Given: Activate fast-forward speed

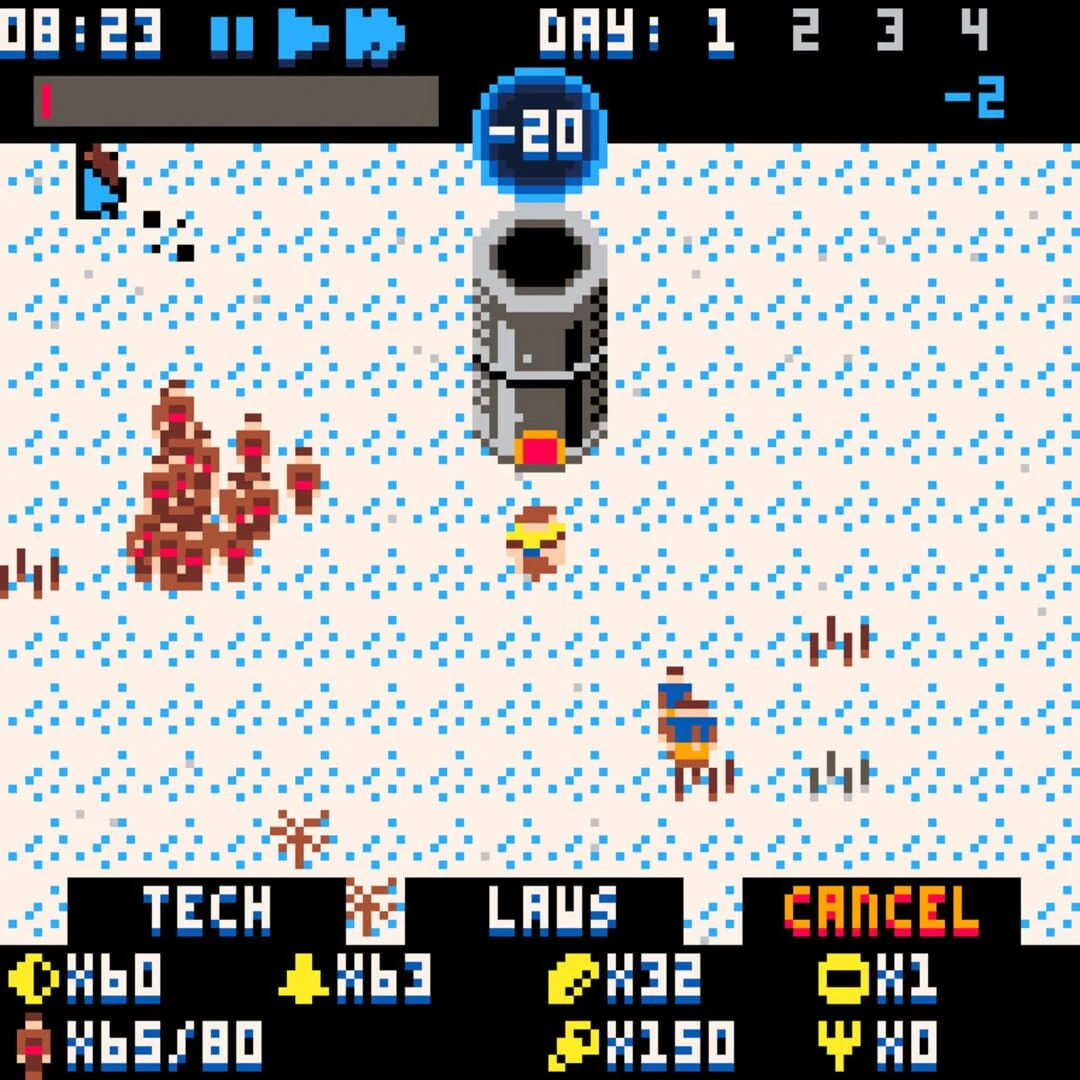Looking at the screenshot, I should pos(375,35).
